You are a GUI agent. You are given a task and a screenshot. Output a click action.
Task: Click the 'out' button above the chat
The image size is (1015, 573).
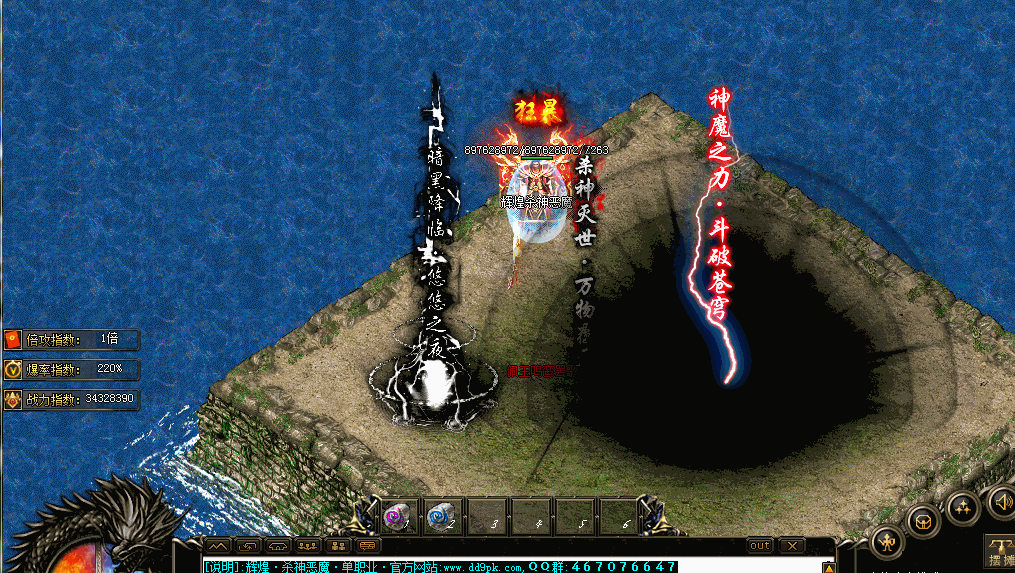point(760,546)
